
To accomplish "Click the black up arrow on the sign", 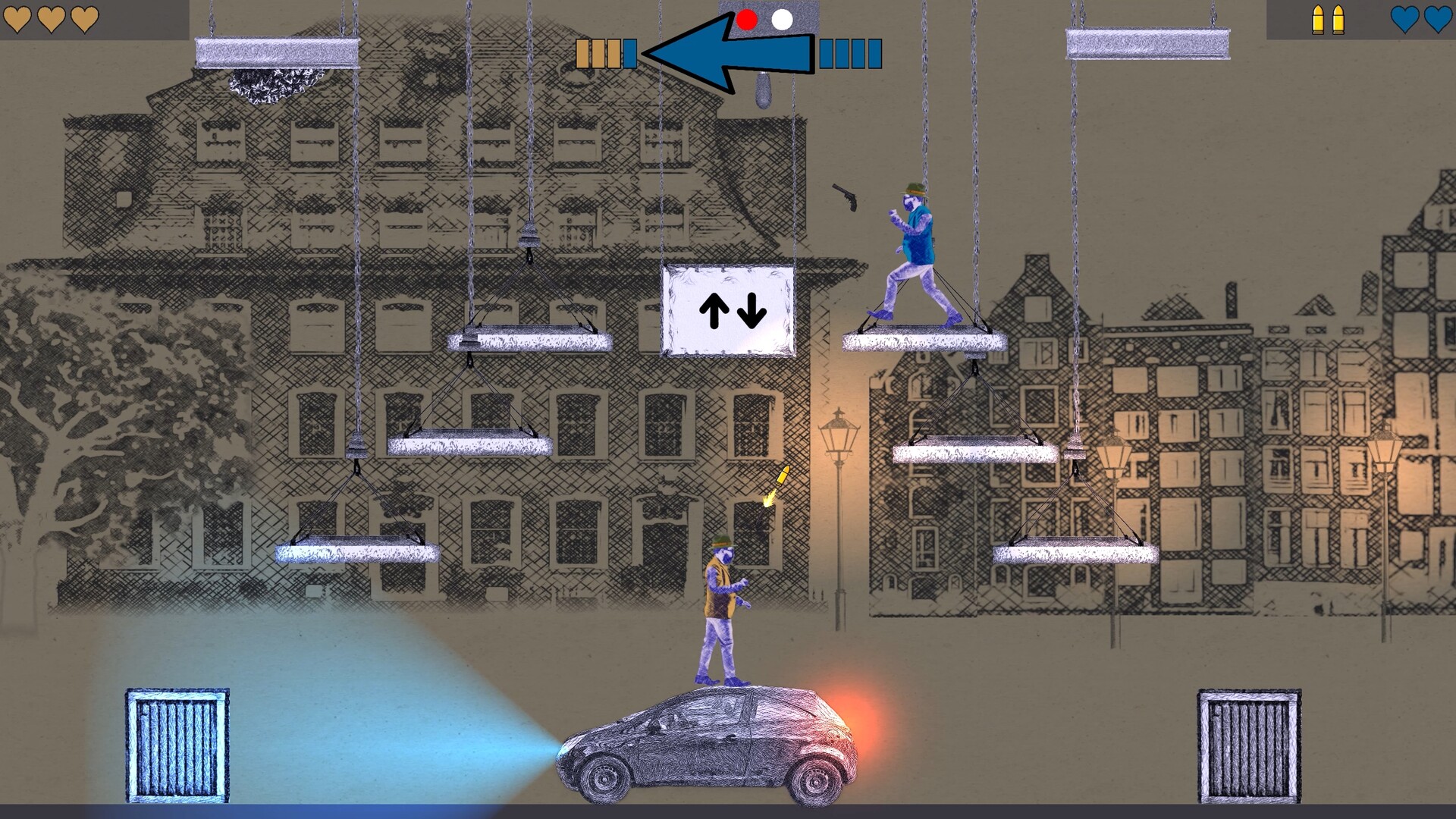I will (714, 311).
